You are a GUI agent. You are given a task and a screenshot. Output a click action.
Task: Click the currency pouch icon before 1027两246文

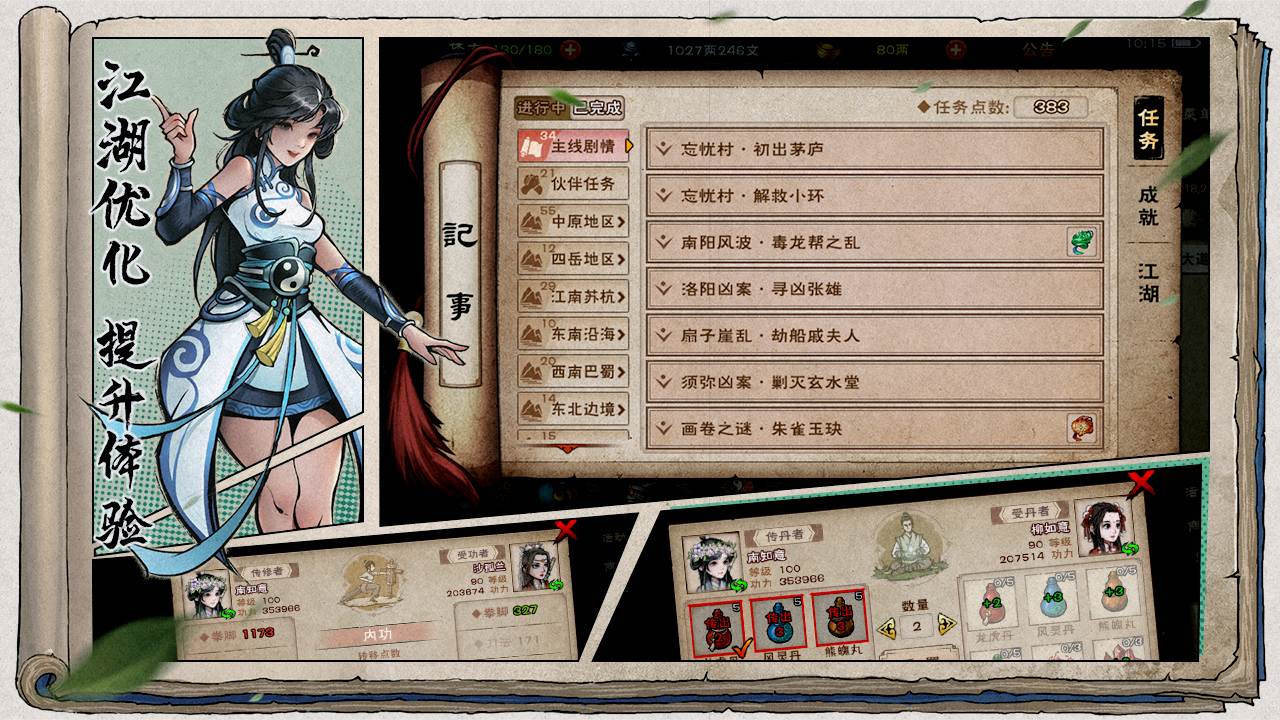[x=630, y=47]
